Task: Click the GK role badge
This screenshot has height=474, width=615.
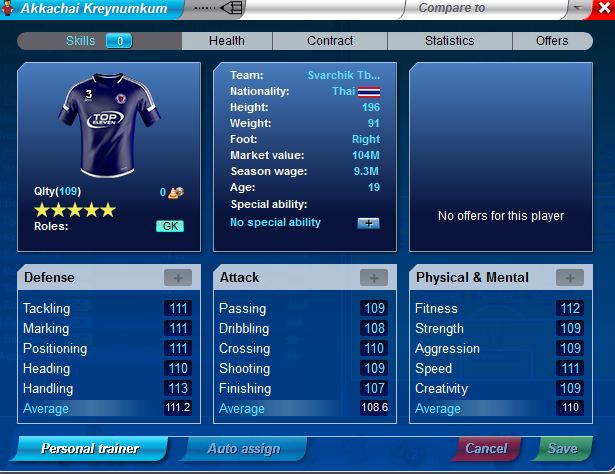Action: [170, 226]
